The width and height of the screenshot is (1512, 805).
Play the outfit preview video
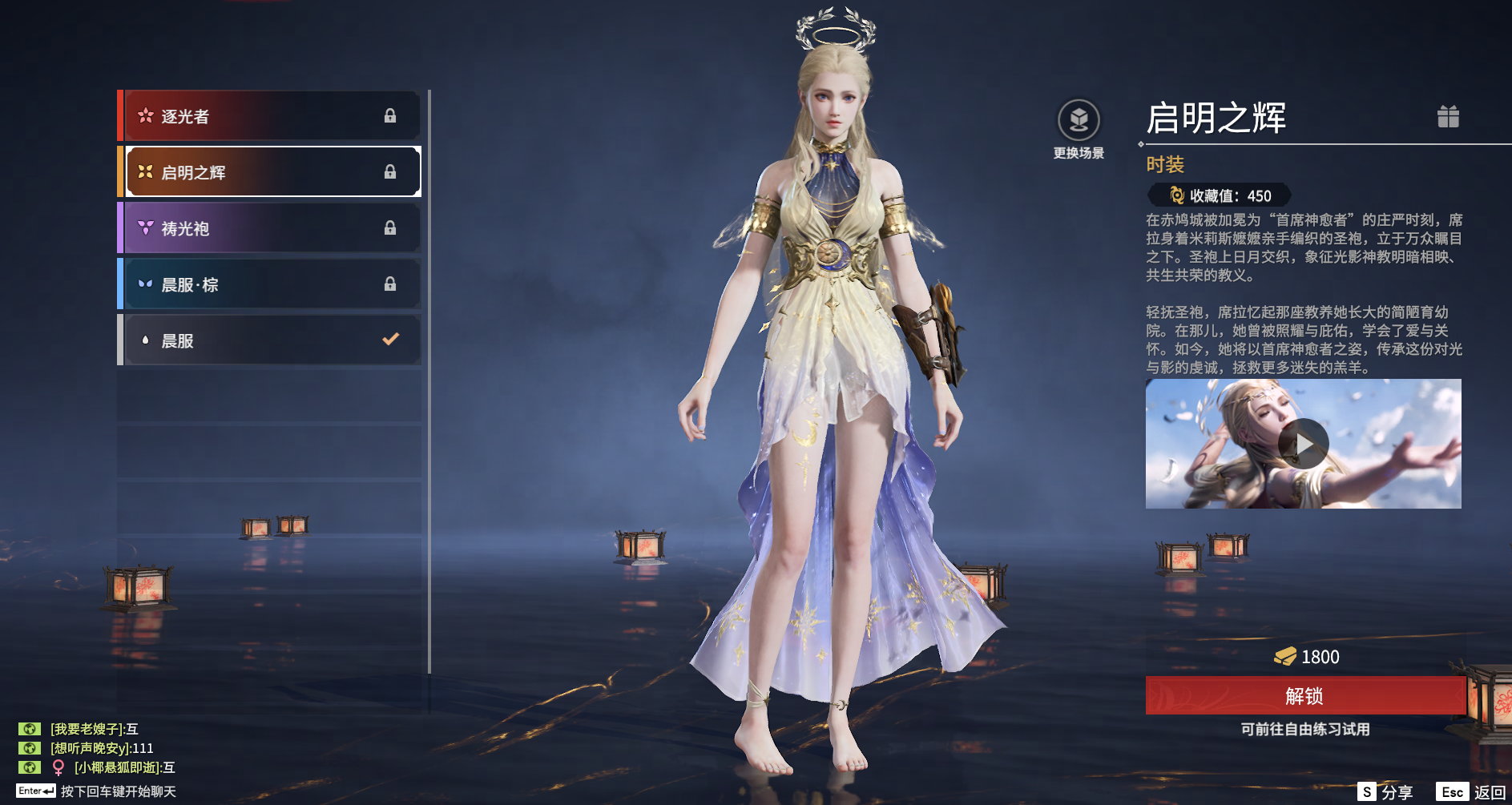pos(1303,444)
